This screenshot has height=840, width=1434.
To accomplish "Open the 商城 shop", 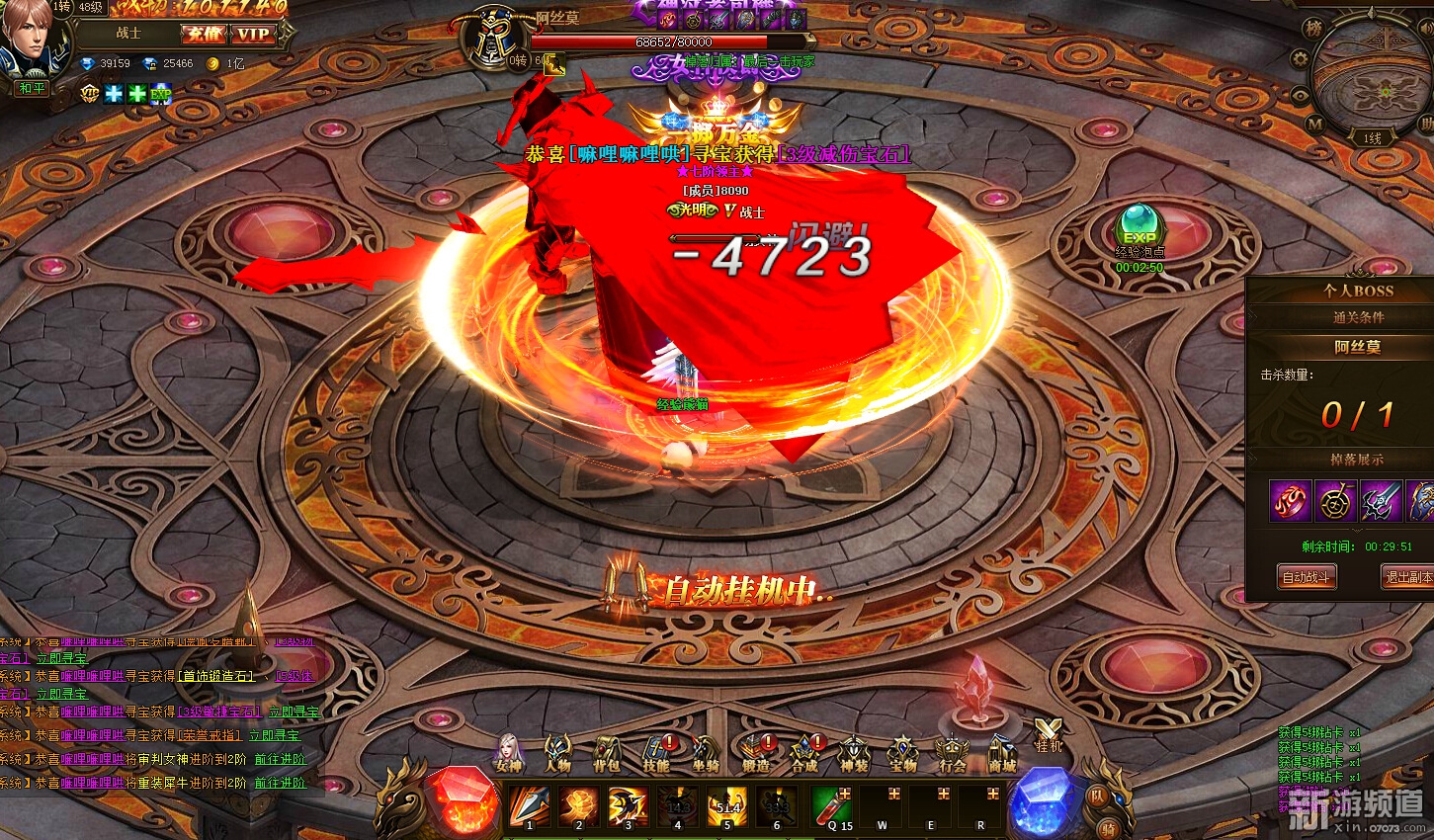I will coord(1002,753).
